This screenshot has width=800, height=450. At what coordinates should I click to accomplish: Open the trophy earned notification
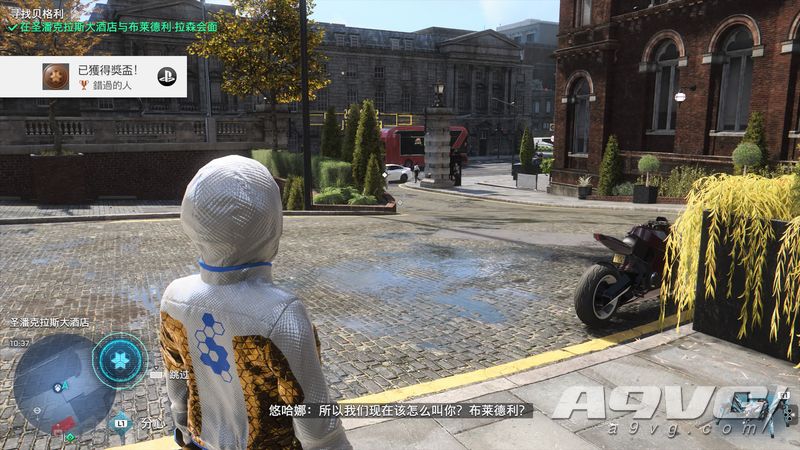pyautogui.click(x=93, y=76)
